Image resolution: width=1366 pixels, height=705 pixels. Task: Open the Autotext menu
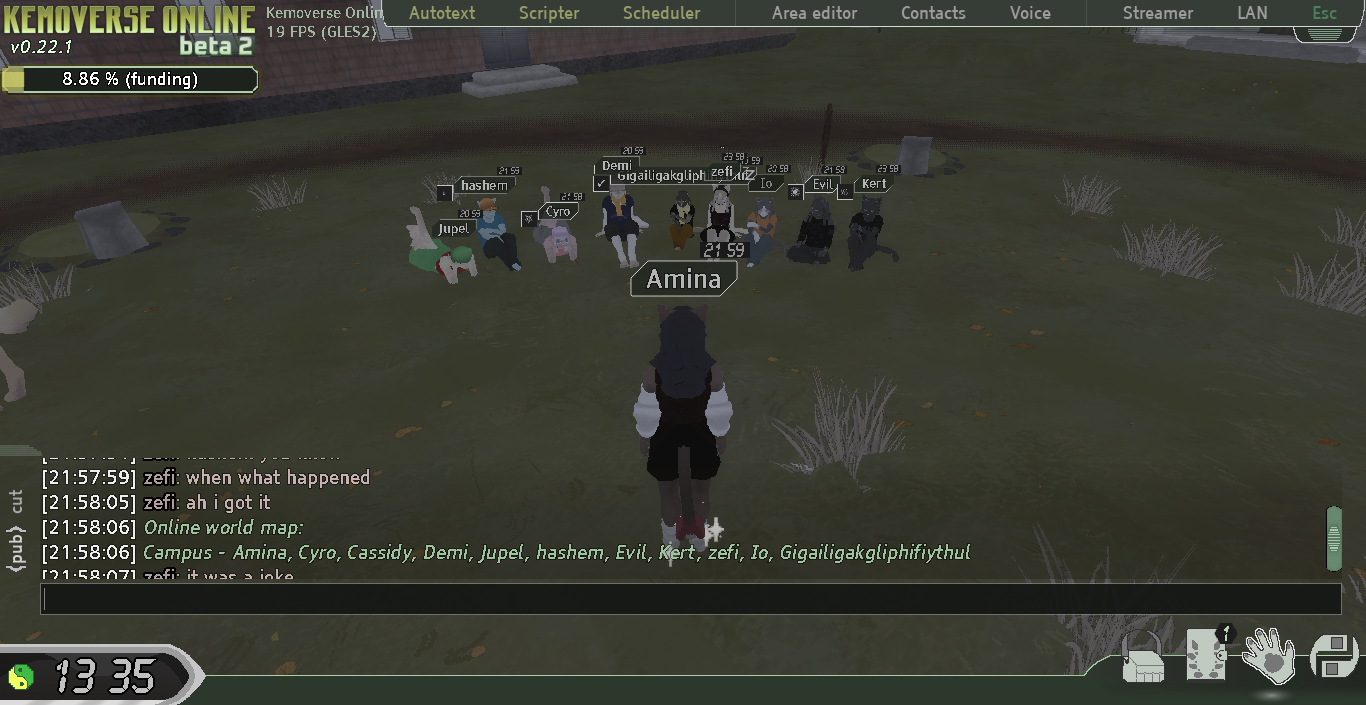pos(442,13)
